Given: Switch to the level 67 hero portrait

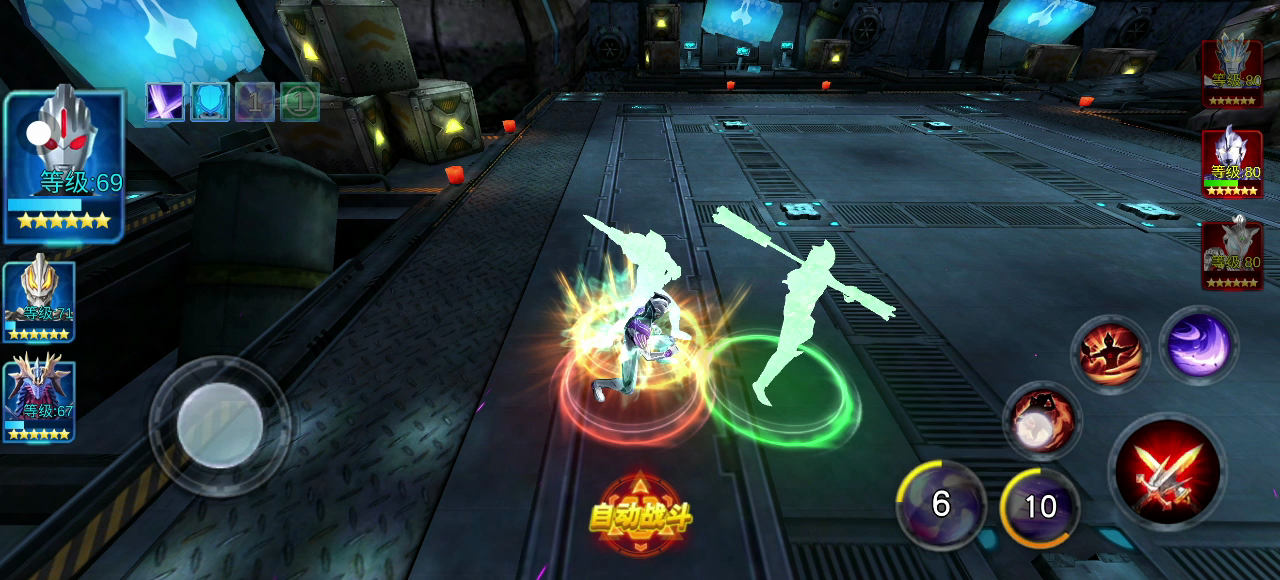Looking at the screenshot, I should pos(39,401).
